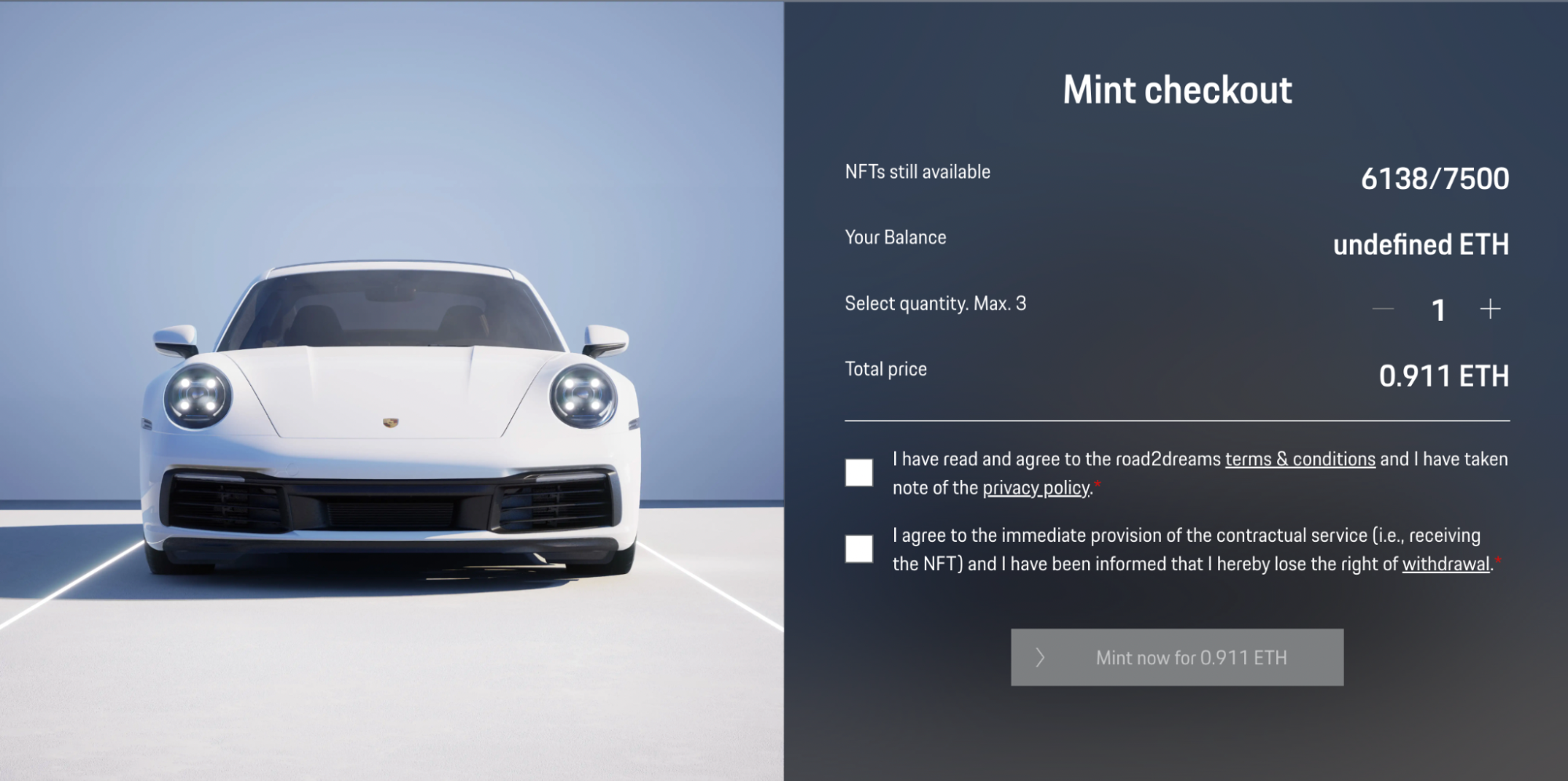Decrease quantity with the minus button

pyautogui.click(x=1383, y=310)
